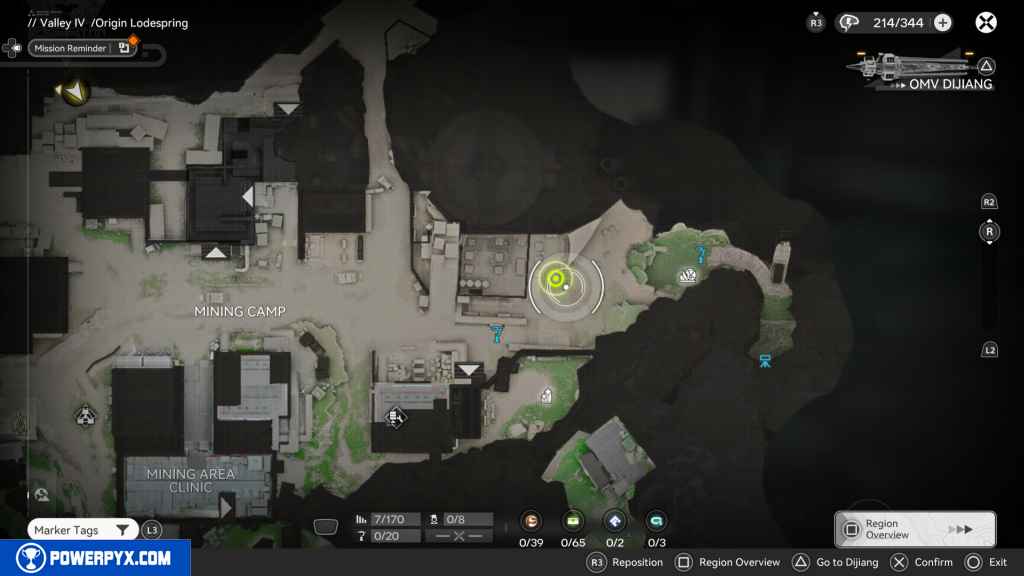Click the teal ring collectible counter icon
The image size is (1024, 576).
pos(656,521)
